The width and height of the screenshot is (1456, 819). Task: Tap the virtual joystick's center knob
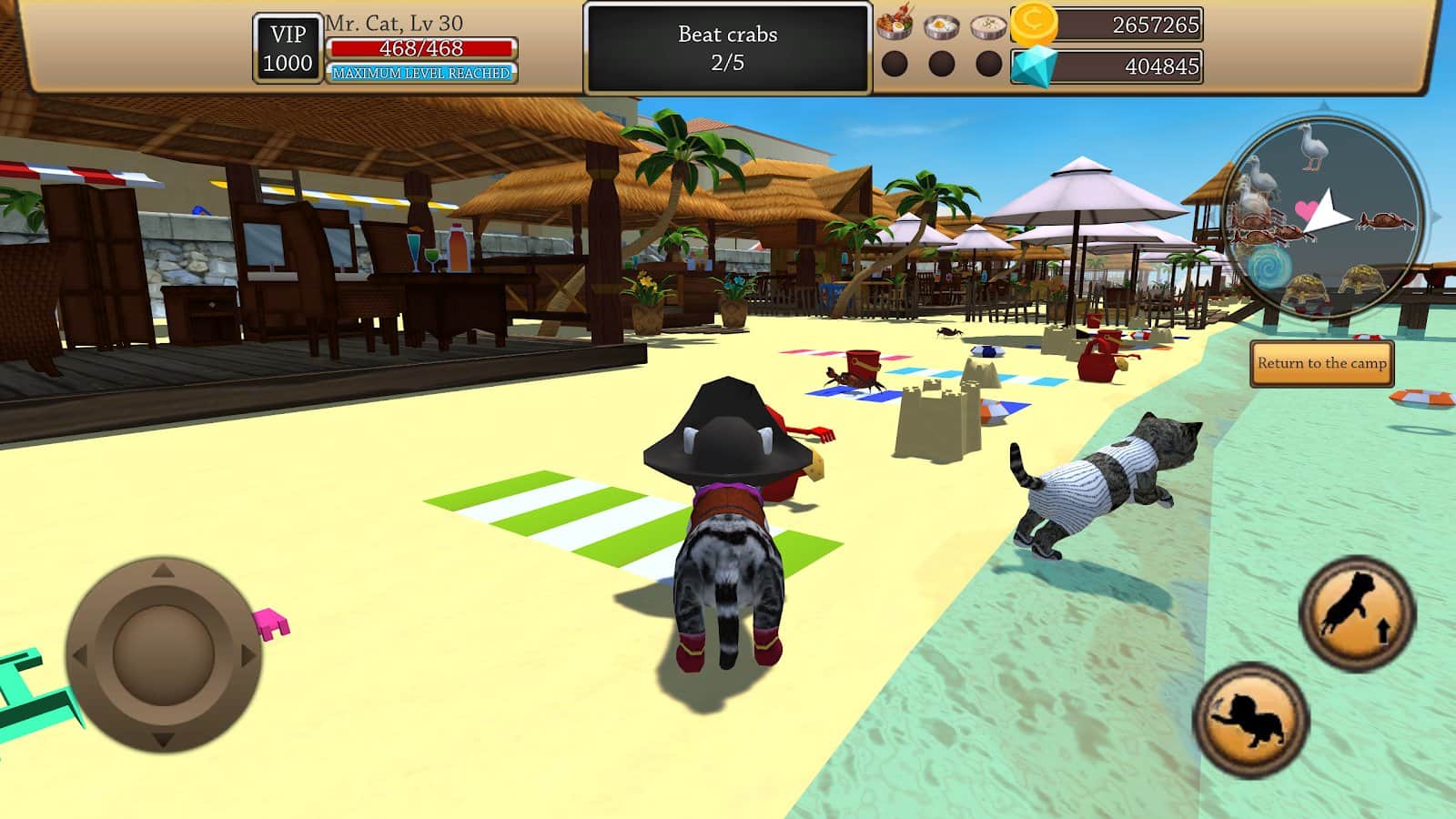click(164, 653)
